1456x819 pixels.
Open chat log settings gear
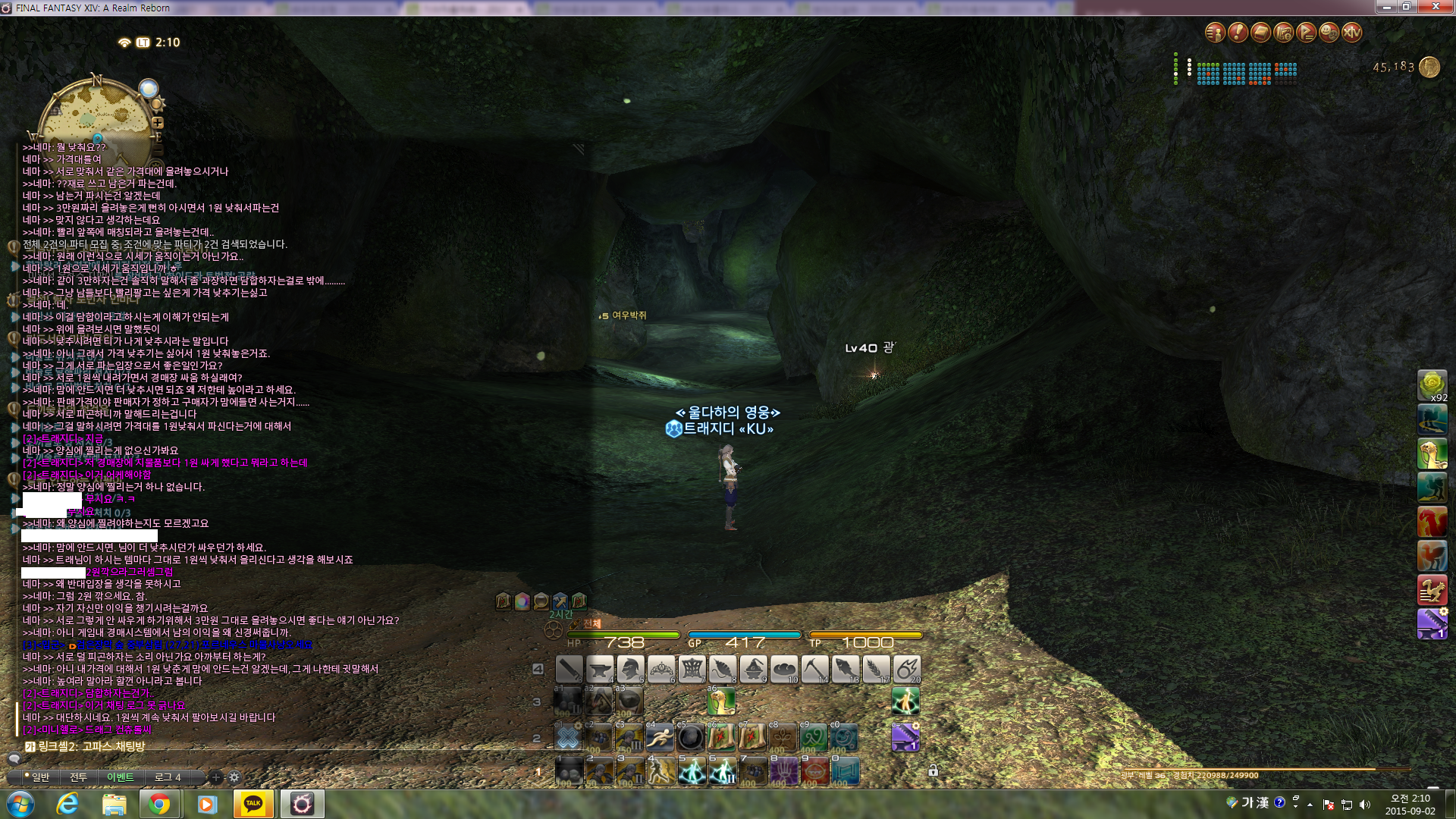click(x=234, y=777)
